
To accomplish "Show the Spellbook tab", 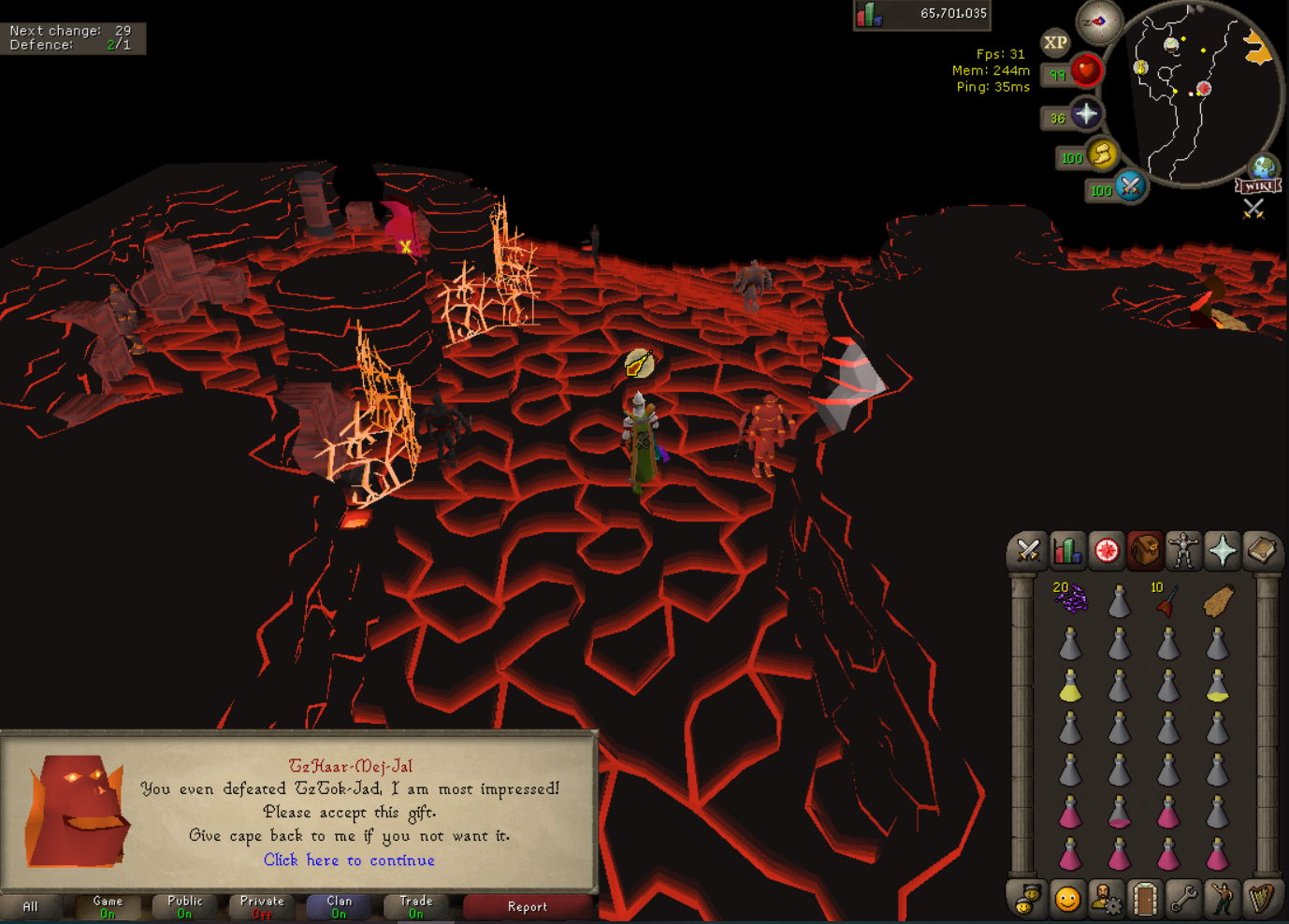I will pyautogui.click(x=1261, y=551).
